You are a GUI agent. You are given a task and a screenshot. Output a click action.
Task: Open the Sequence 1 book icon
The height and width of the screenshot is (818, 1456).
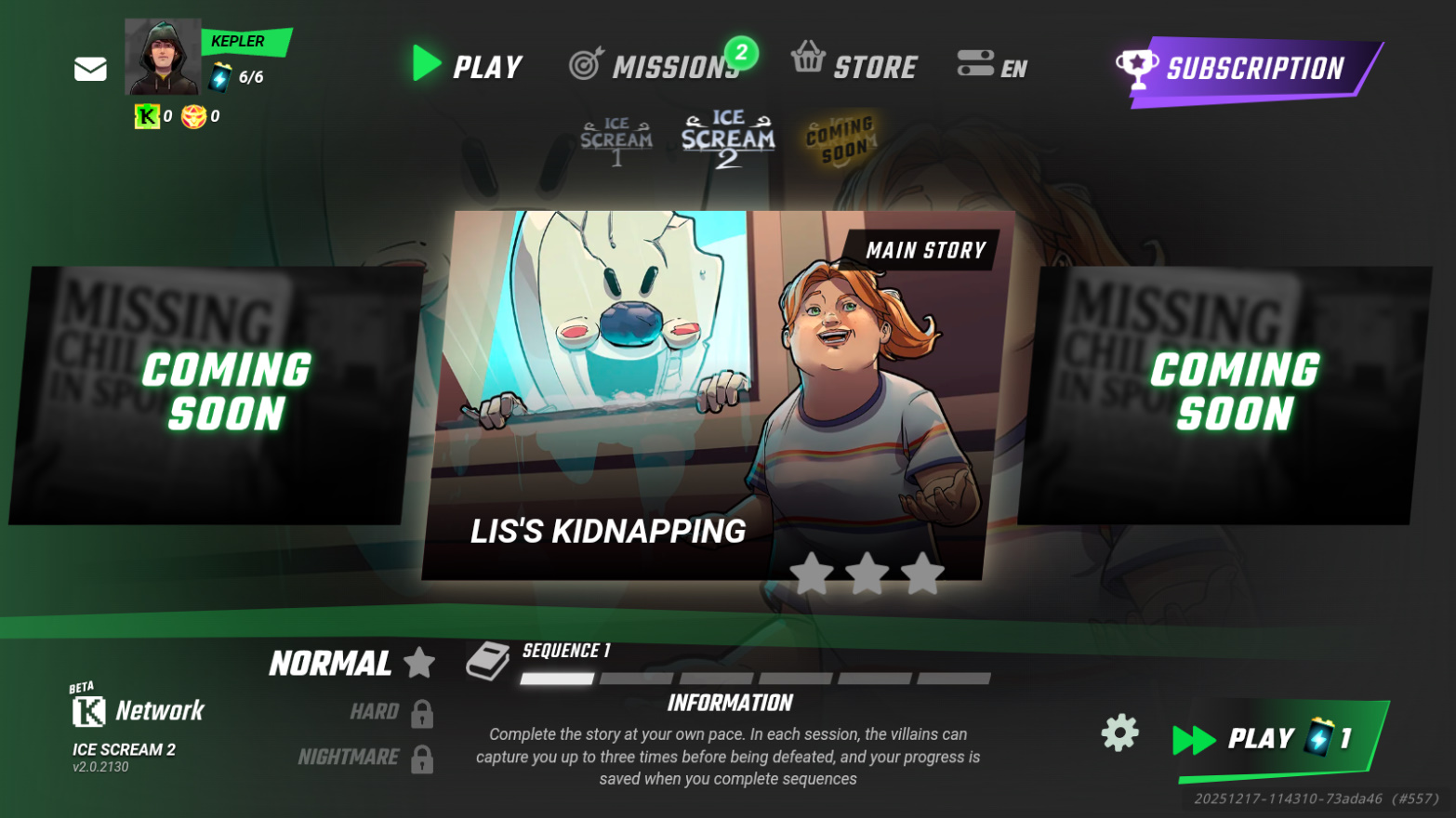(487, 661)
